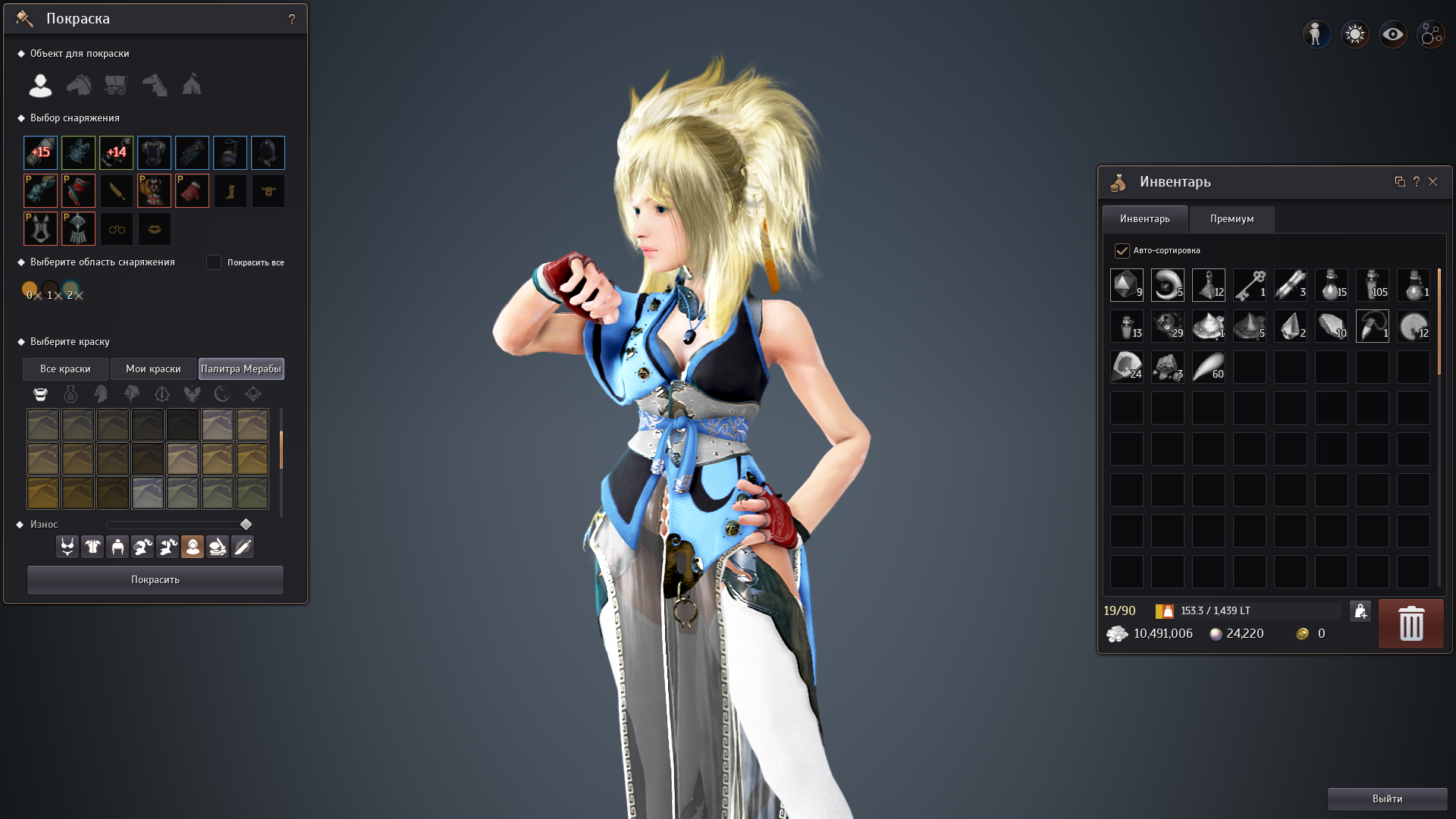
Task: Select the tent object for dyeing
Action: click(192, 85)
